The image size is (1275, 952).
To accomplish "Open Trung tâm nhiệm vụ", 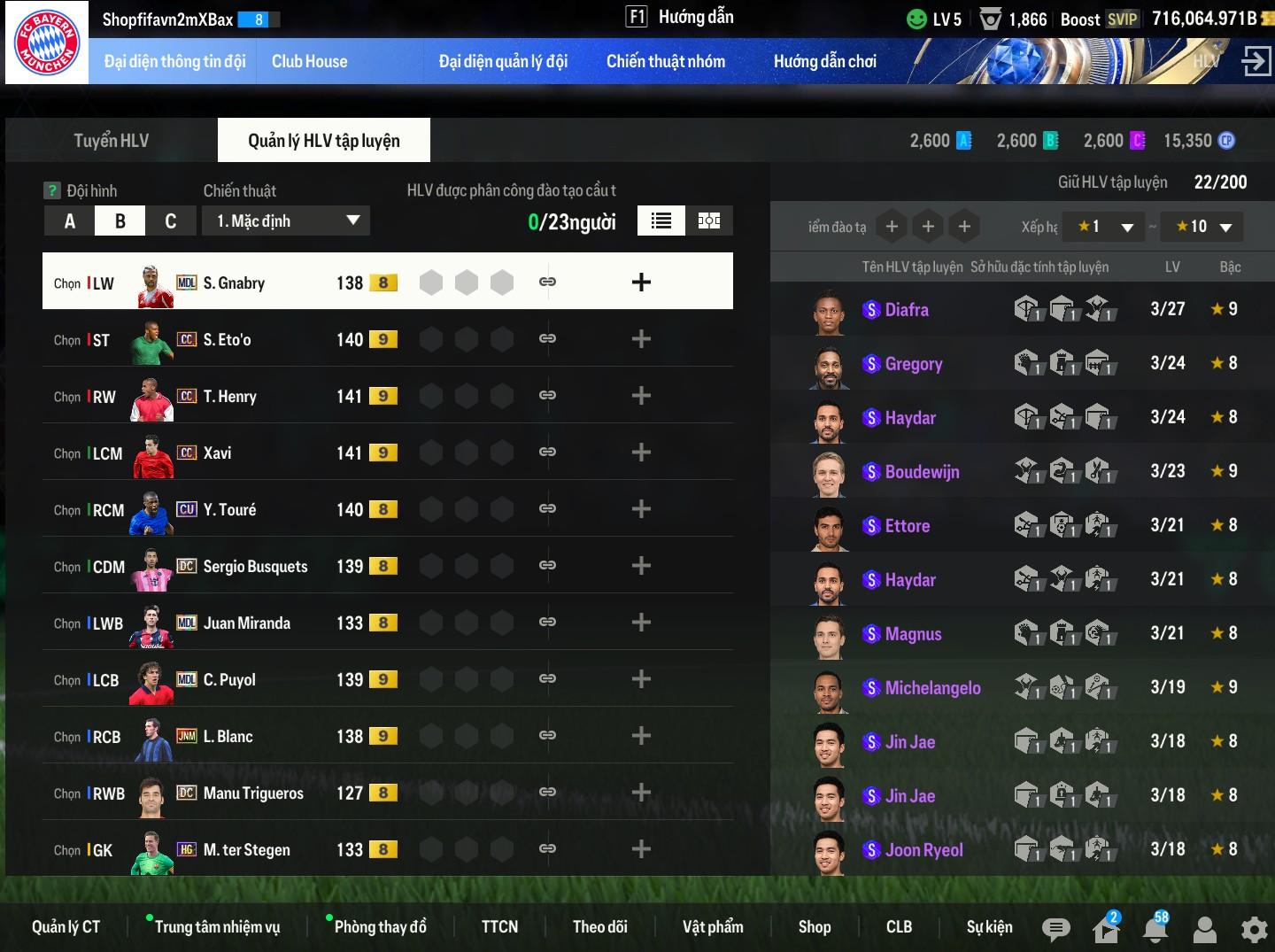I will pyautogui.click(x=217, y=926).
